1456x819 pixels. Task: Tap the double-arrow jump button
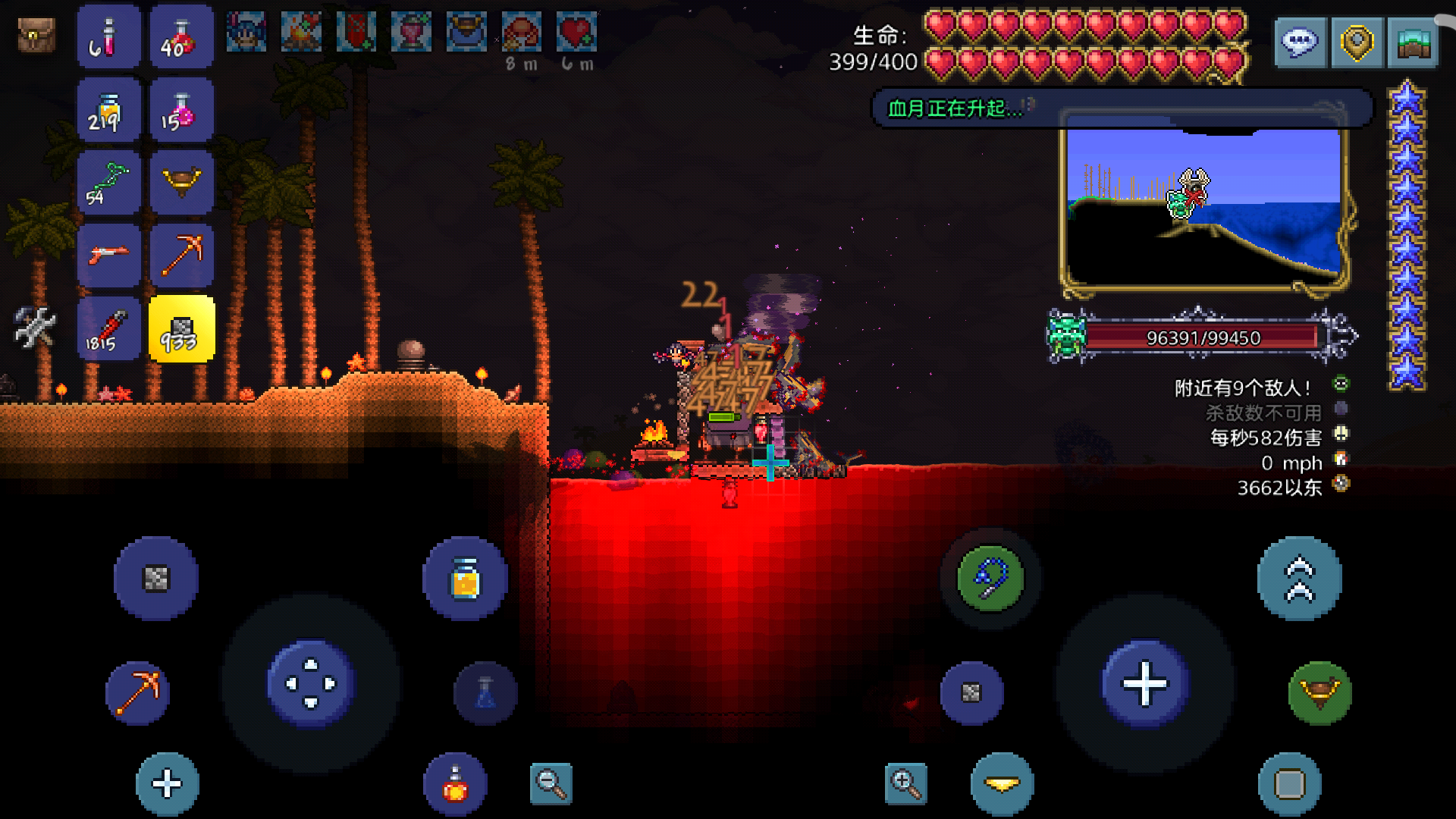point(1299,579)
